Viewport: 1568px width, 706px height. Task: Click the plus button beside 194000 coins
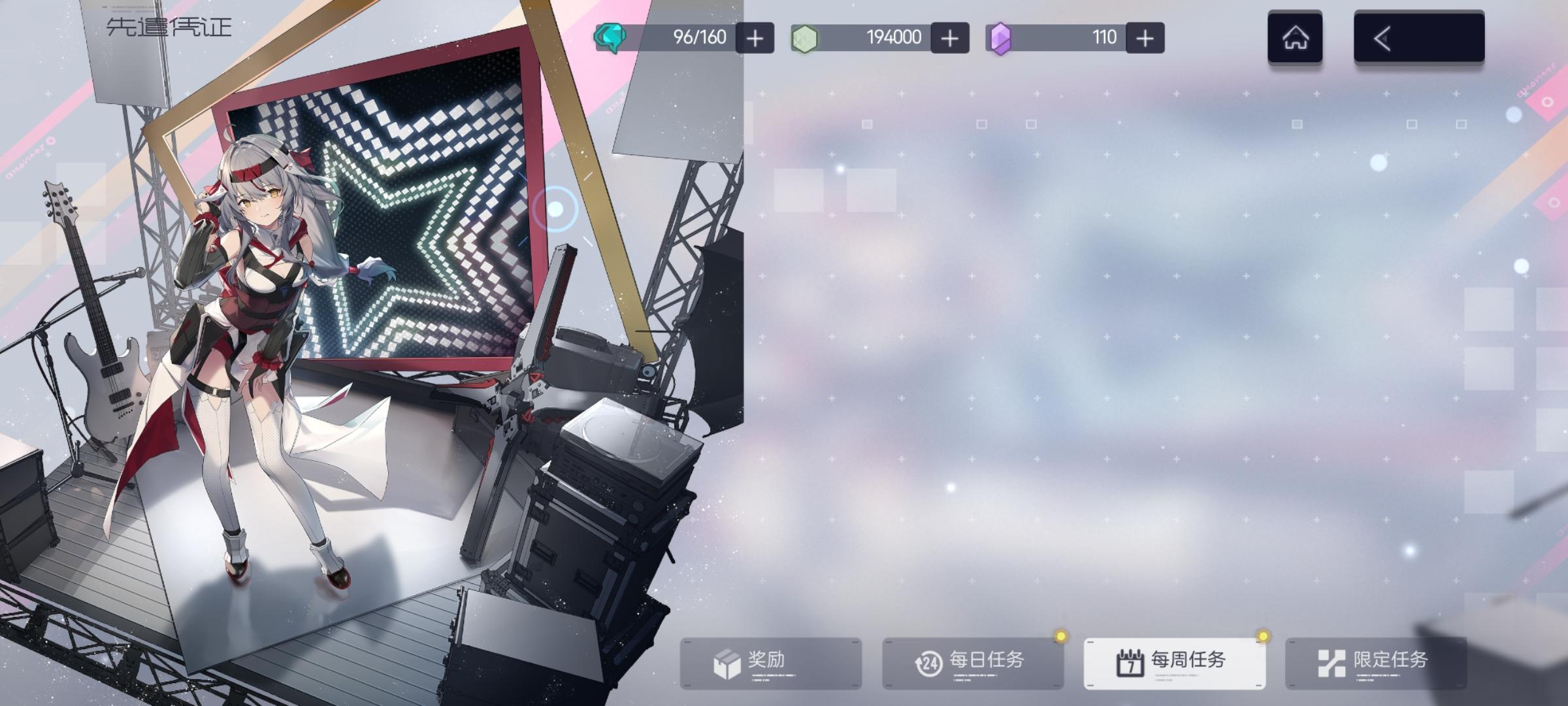coord(949,37)
